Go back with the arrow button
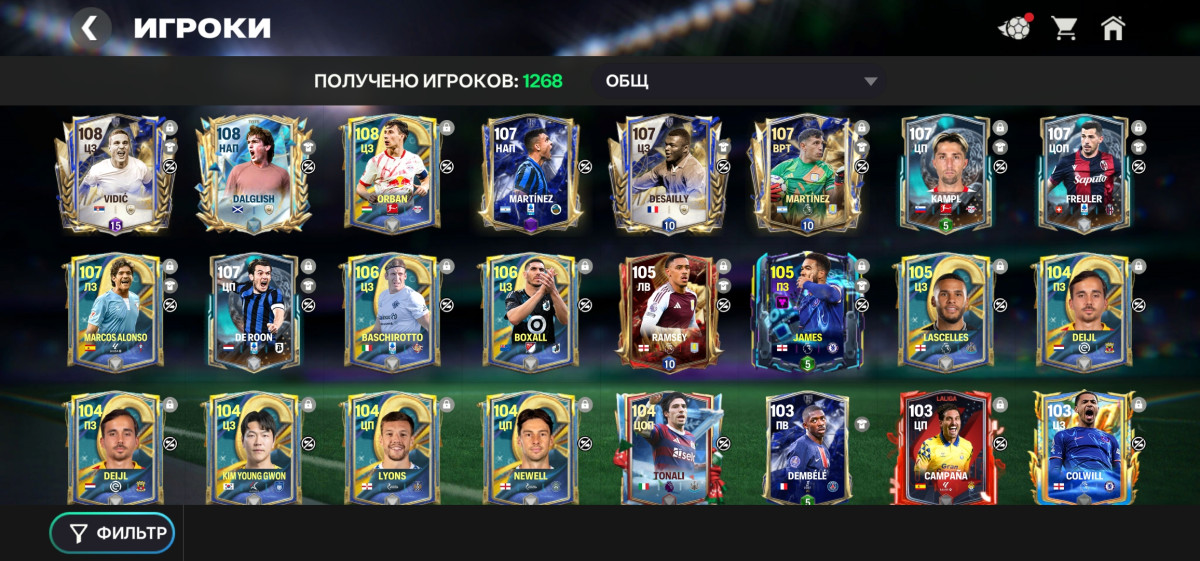Screen dimensions: 1200x561 point(90,28)
